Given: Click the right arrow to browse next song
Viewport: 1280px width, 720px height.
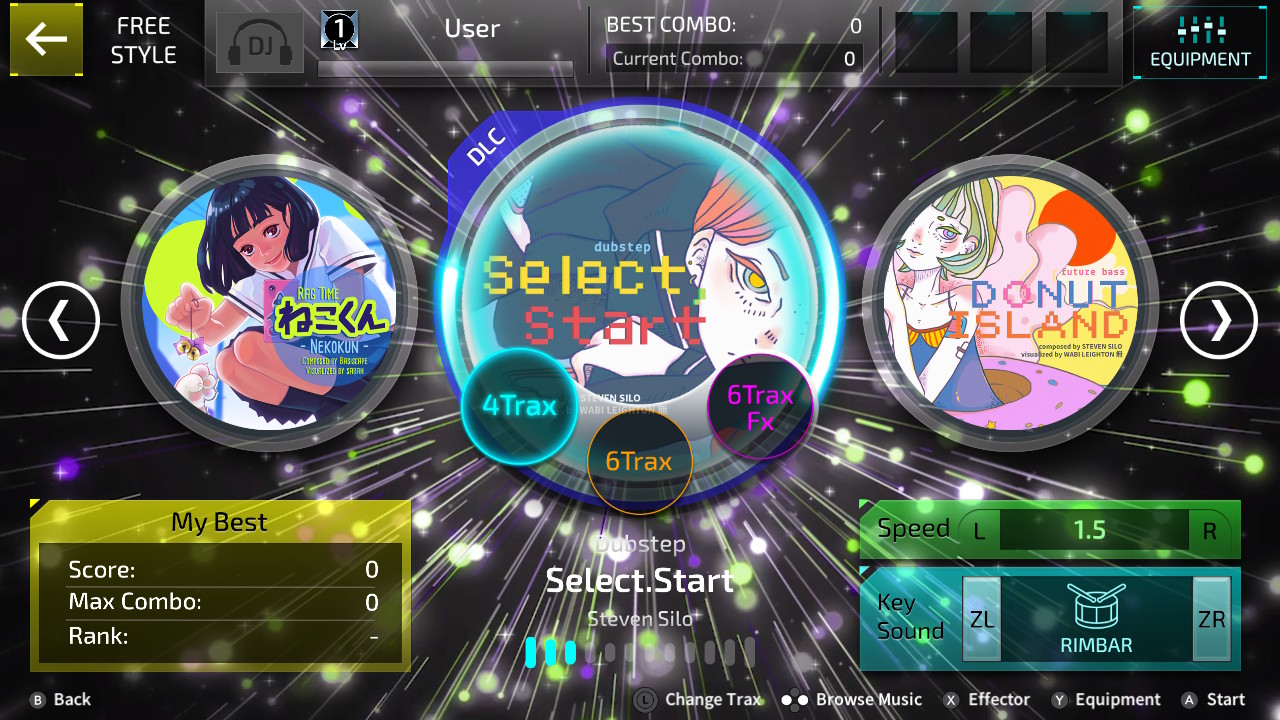Looking at the screenshot, I should coord(1218,320).
